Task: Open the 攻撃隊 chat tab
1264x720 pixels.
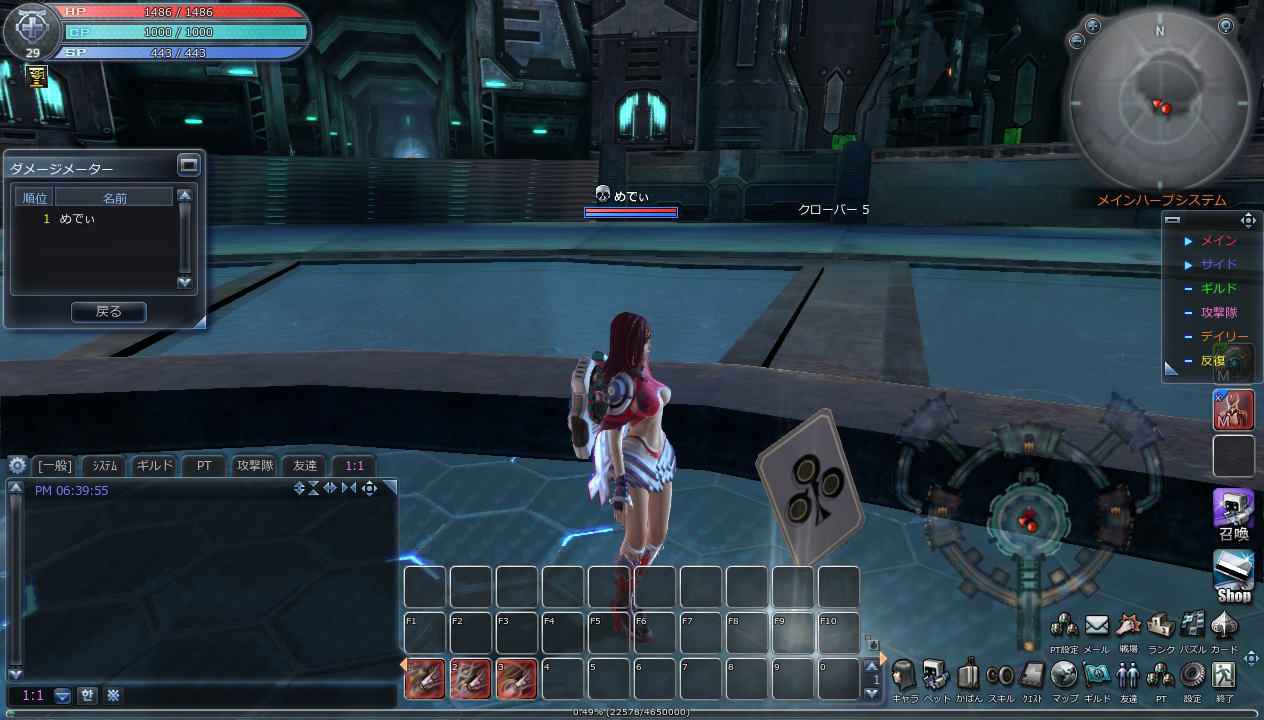Action: (x=254, y=465)
